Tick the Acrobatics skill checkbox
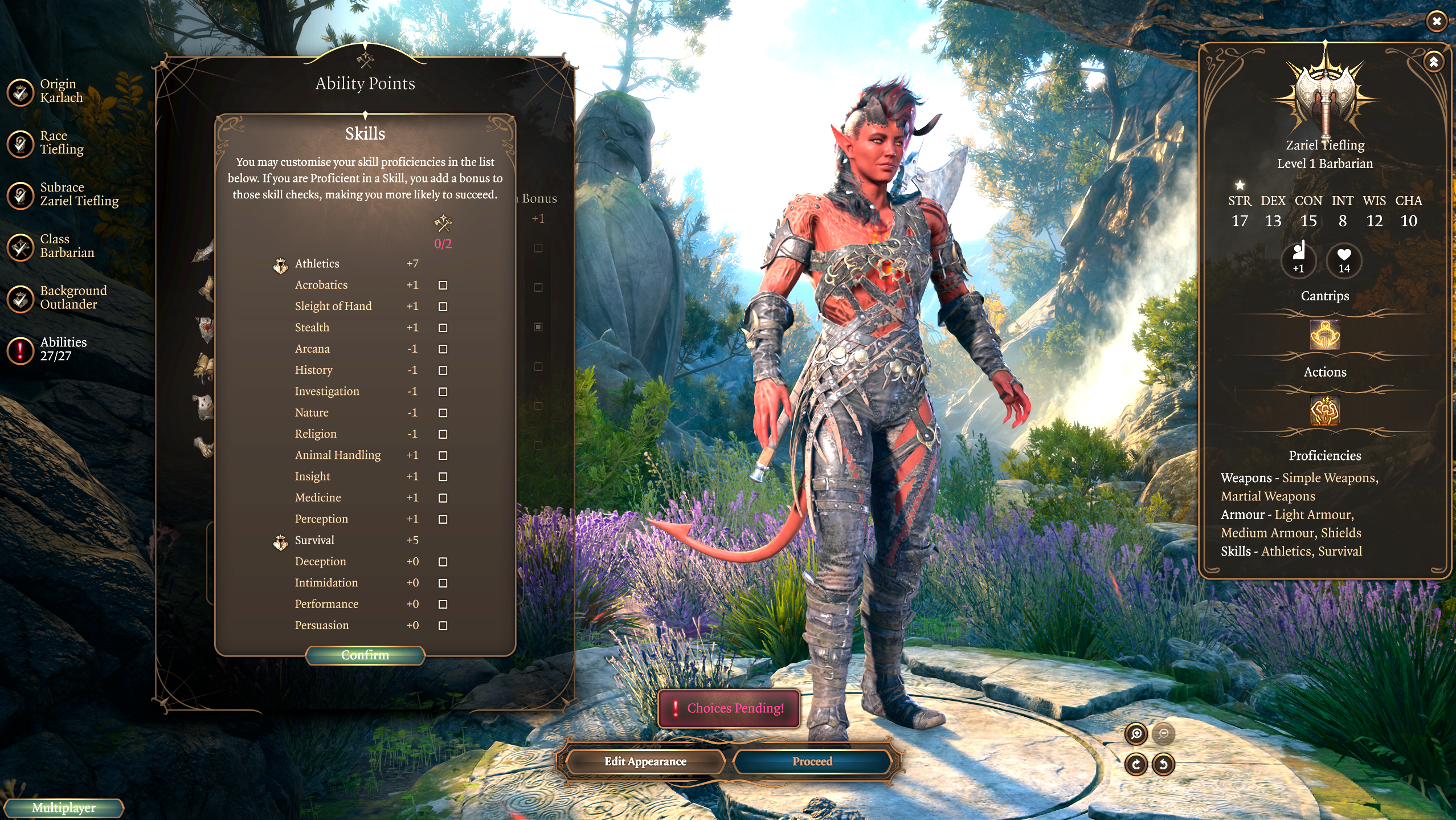The image size is (1456, 820). coord(443,285)
